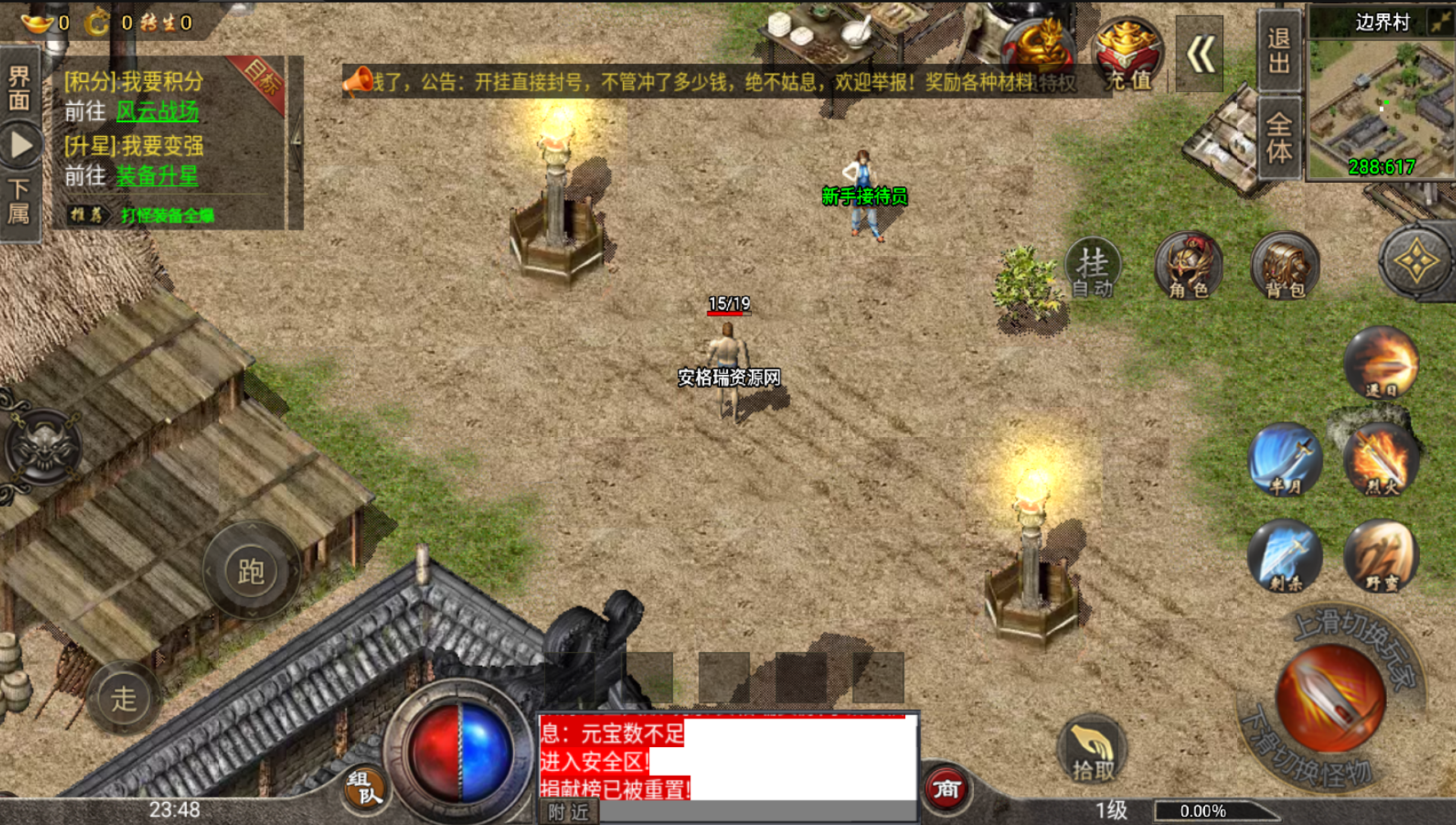Open the 角色 character sheet

(1188, 267)
